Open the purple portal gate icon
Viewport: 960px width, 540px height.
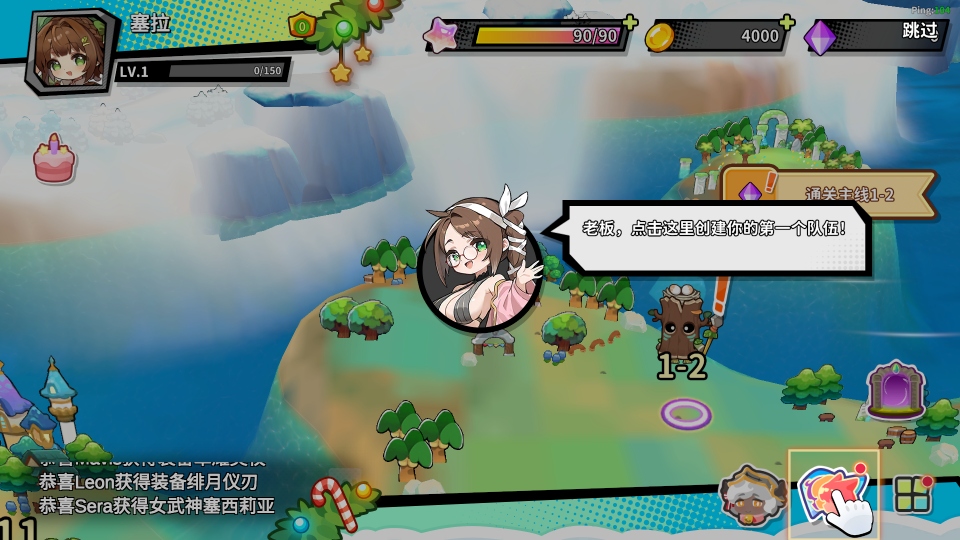[895, 390]
